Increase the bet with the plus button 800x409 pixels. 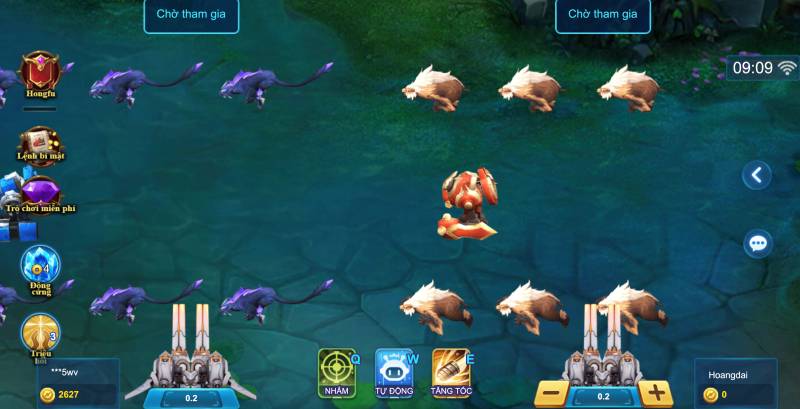(656, 393)
